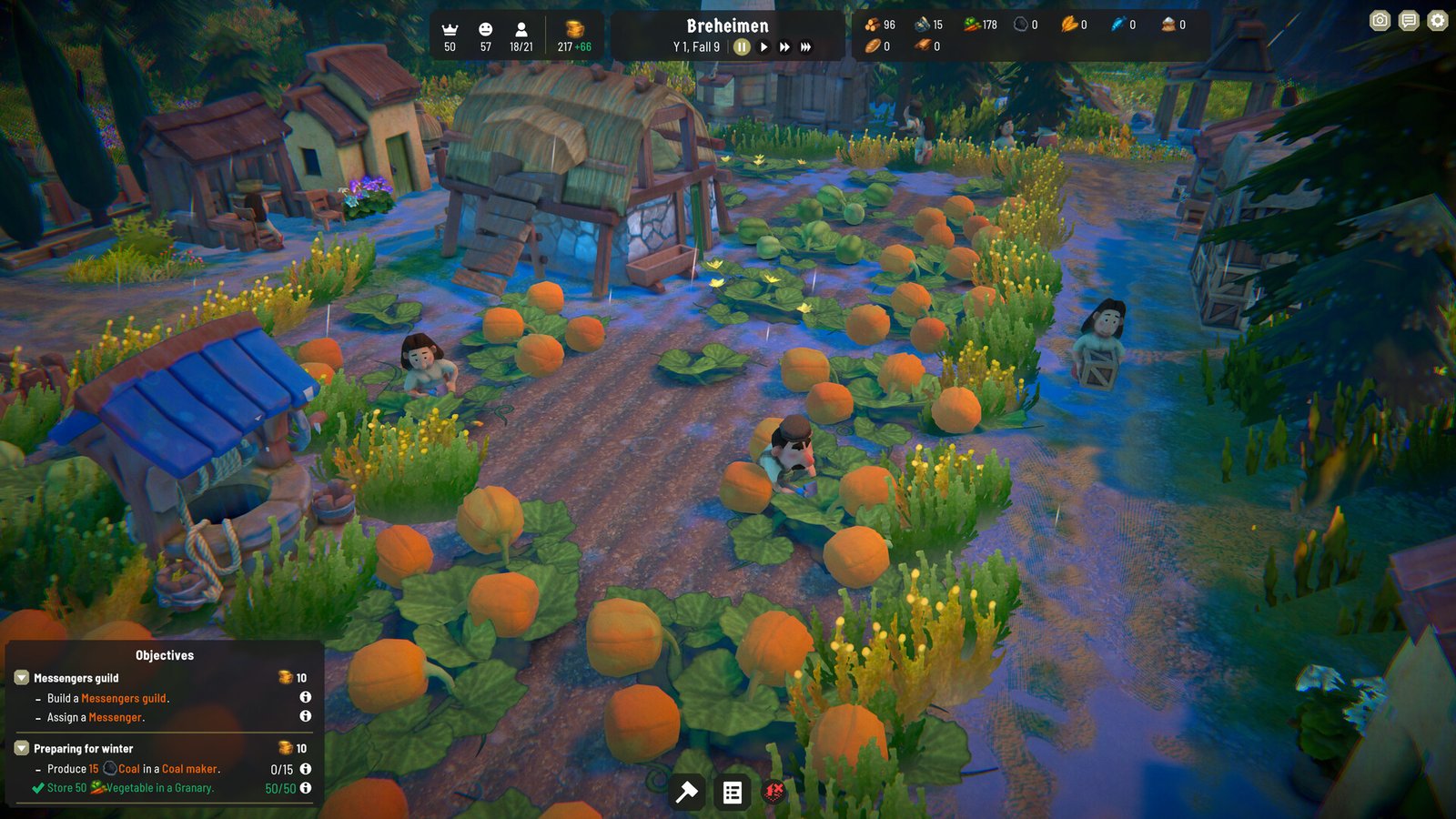Click the Objectives panel title
Screen dimensions: 1456x819
click(x=165, y=654)
